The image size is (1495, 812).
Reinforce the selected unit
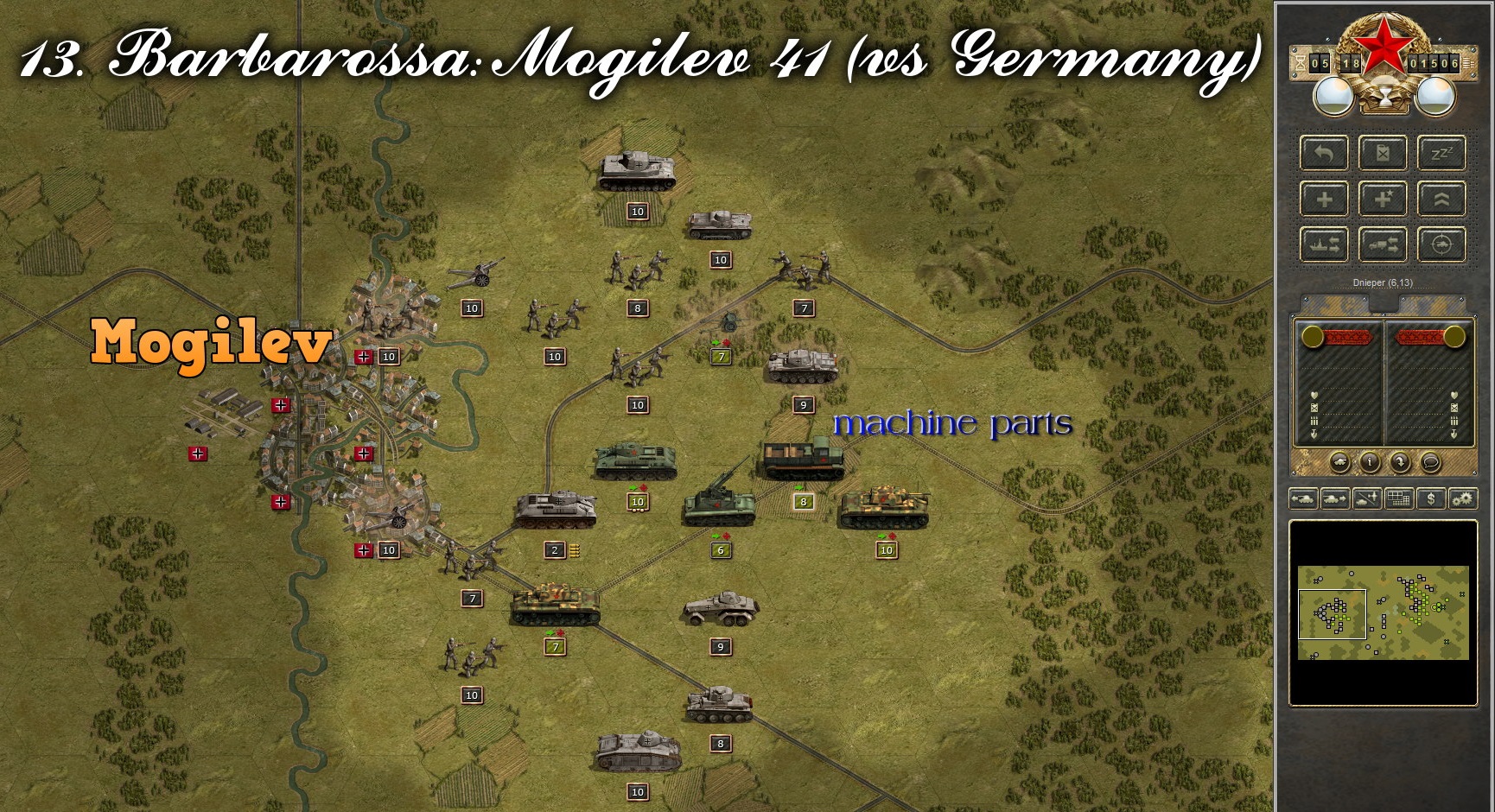1323,199
